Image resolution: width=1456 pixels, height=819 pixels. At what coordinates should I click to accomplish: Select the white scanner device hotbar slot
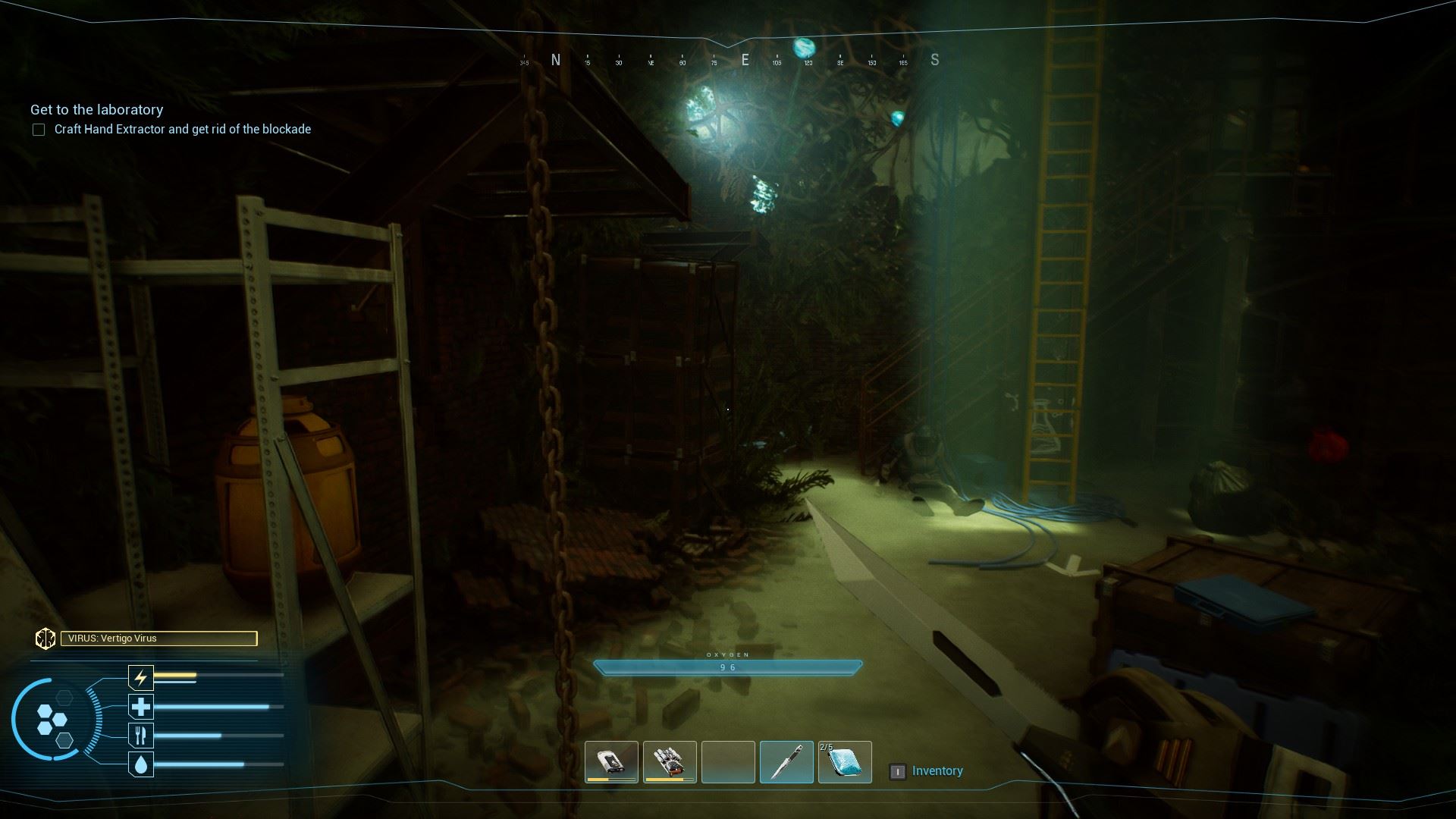tap(611, 761)
